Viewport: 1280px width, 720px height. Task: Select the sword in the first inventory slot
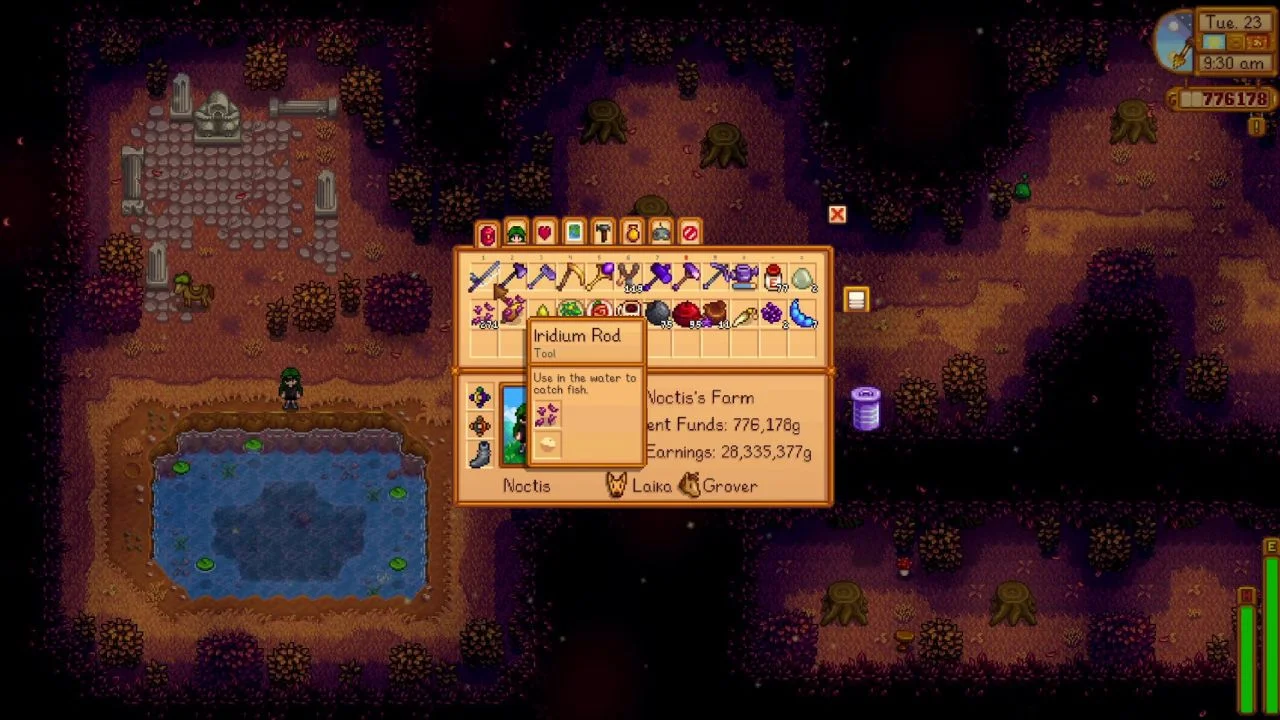coord(486,277)
